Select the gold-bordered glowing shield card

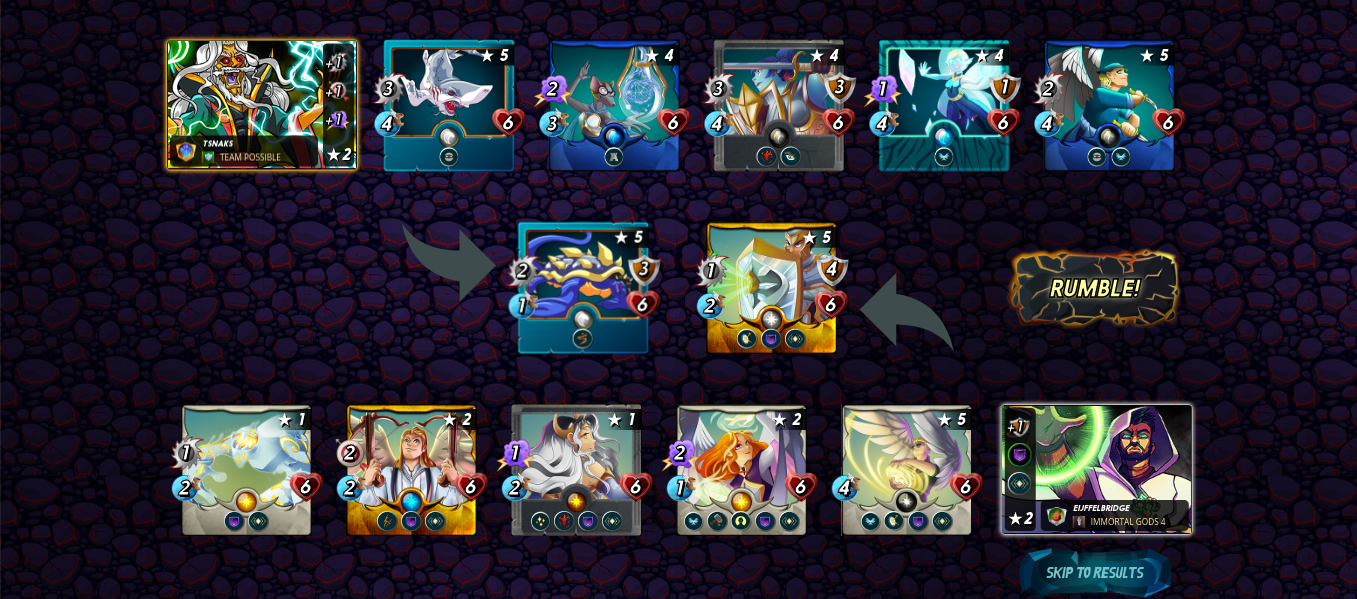[771, 288]
